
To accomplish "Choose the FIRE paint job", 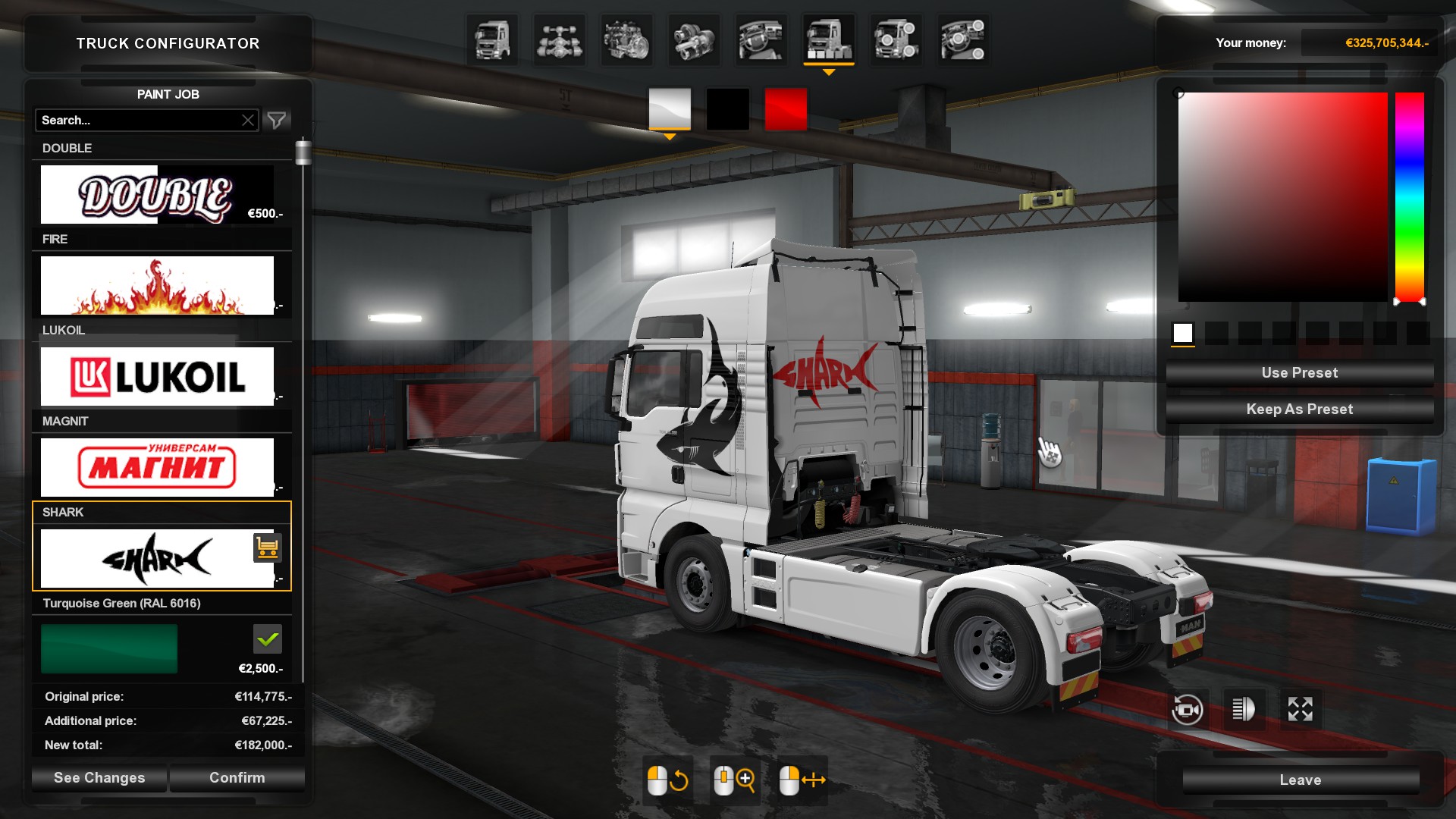I will pyautogui.click(x=157, y=285).
